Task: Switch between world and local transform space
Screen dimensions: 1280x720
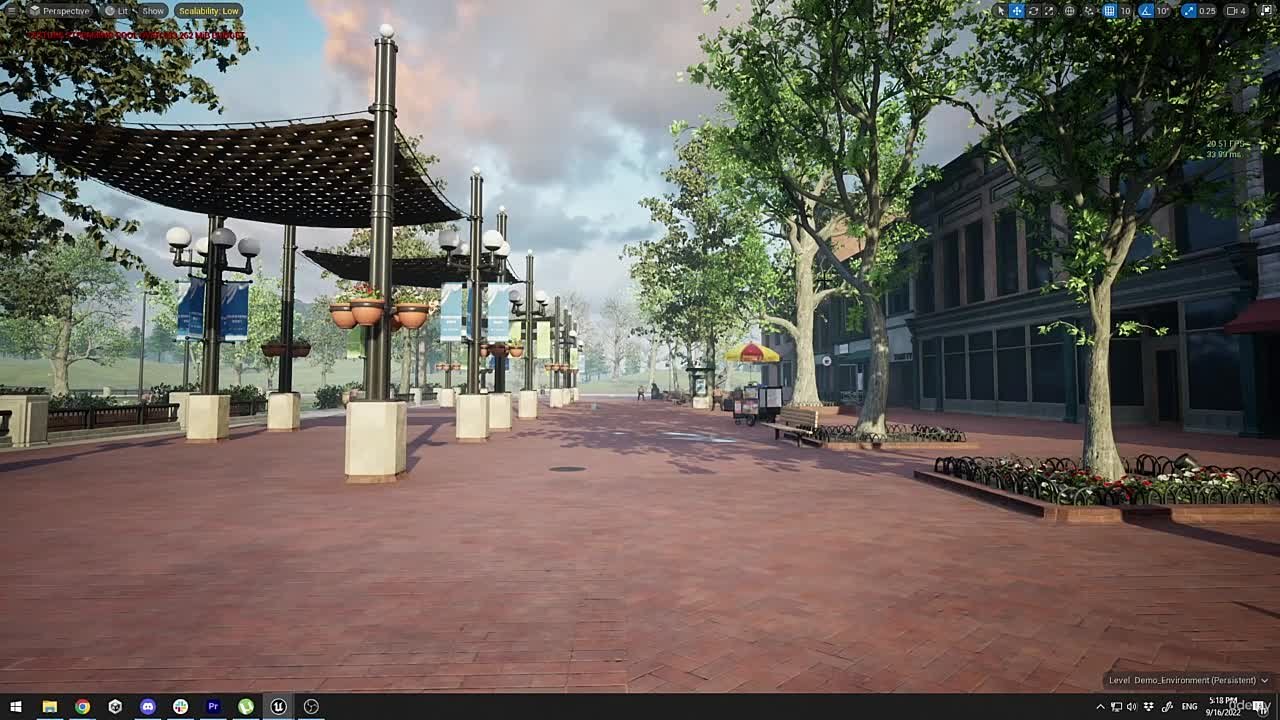Action: 1068,10
